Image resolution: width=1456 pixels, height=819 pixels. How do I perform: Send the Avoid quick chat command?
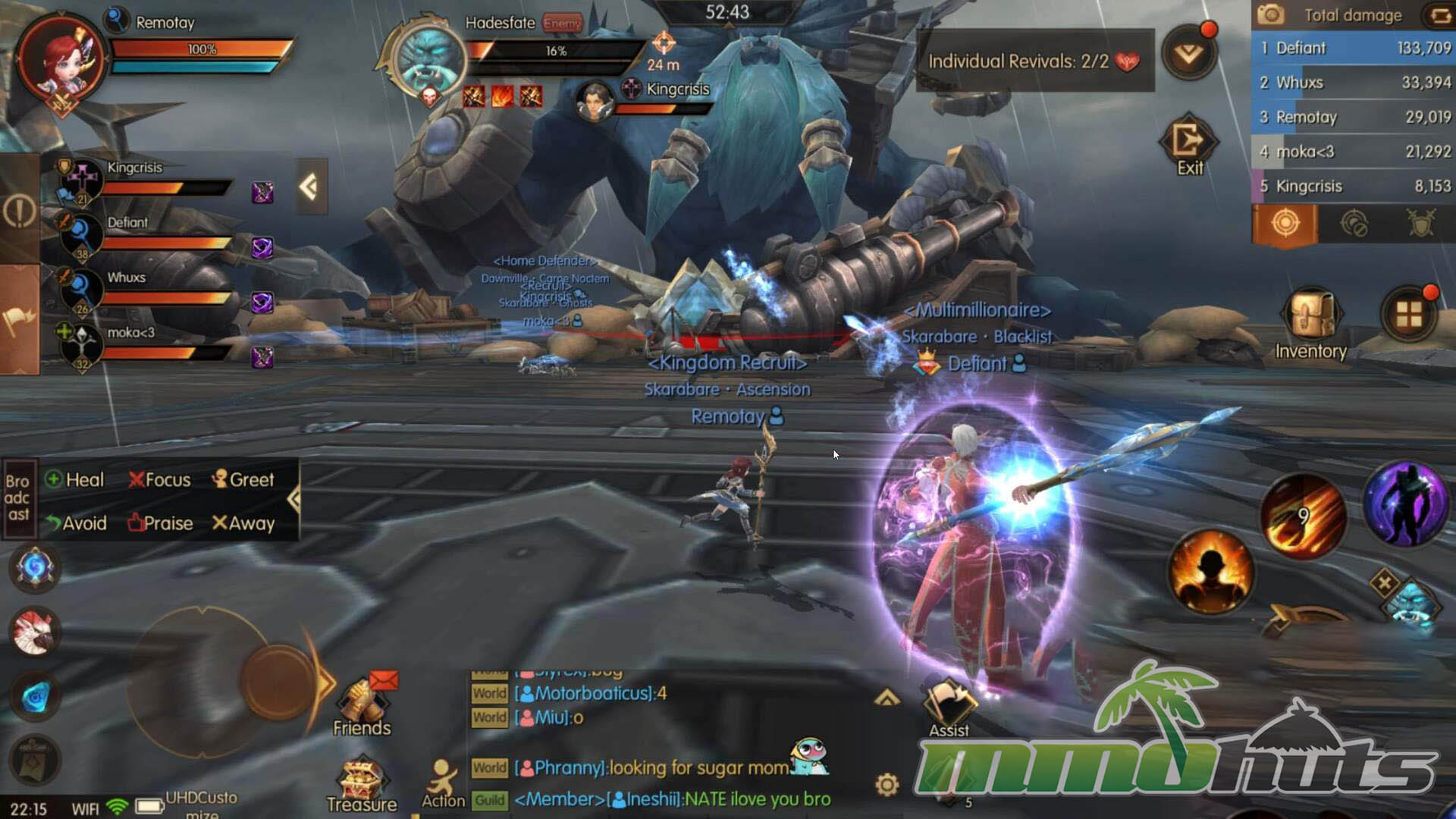[76, 523]
